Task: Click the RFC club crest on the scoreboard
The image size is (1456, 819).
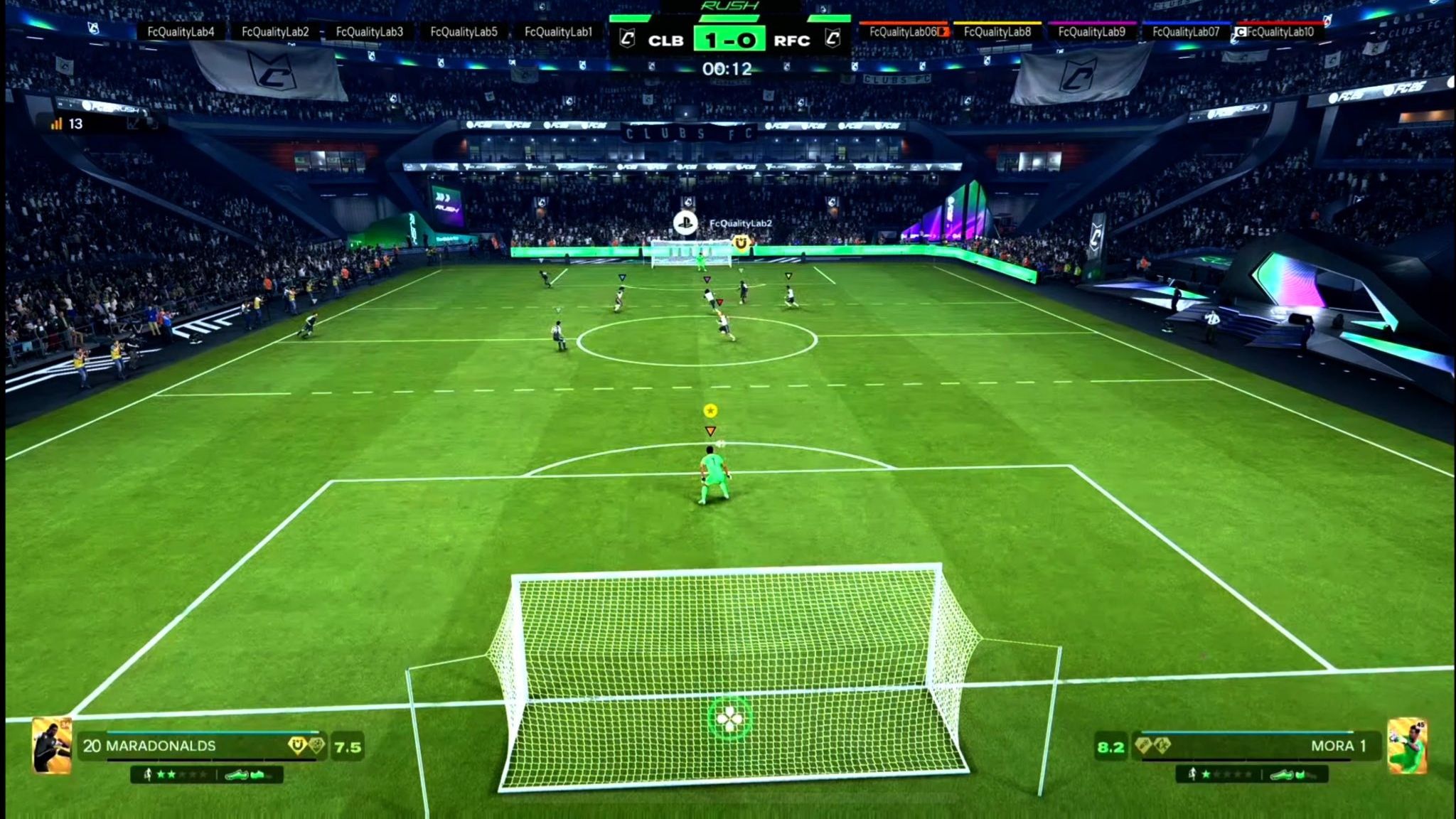Action: tap(833, 38)
